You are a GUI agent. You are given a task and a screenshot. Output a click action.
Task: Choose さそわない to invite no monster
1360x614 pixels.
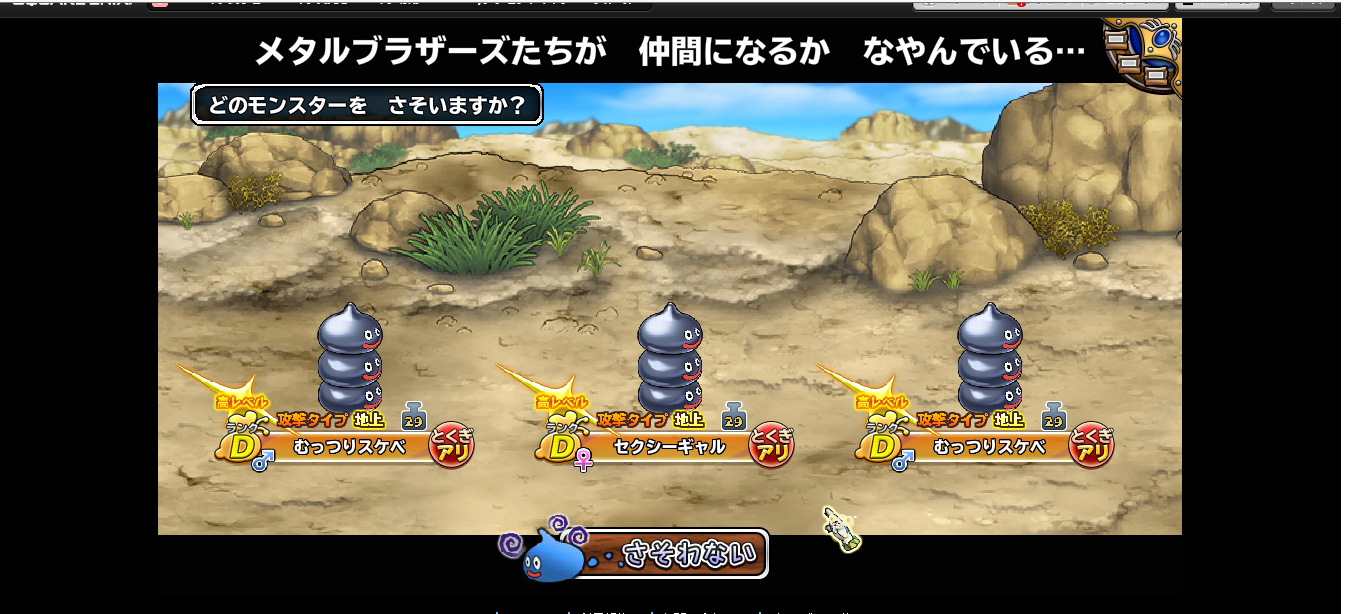click(682, 553)
